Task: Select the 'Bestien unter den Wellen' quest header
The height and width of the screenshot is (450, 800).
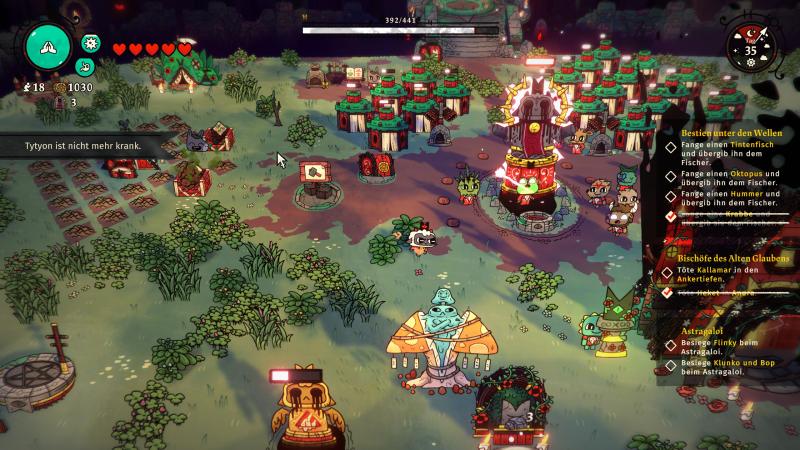Action: (717, 132)
